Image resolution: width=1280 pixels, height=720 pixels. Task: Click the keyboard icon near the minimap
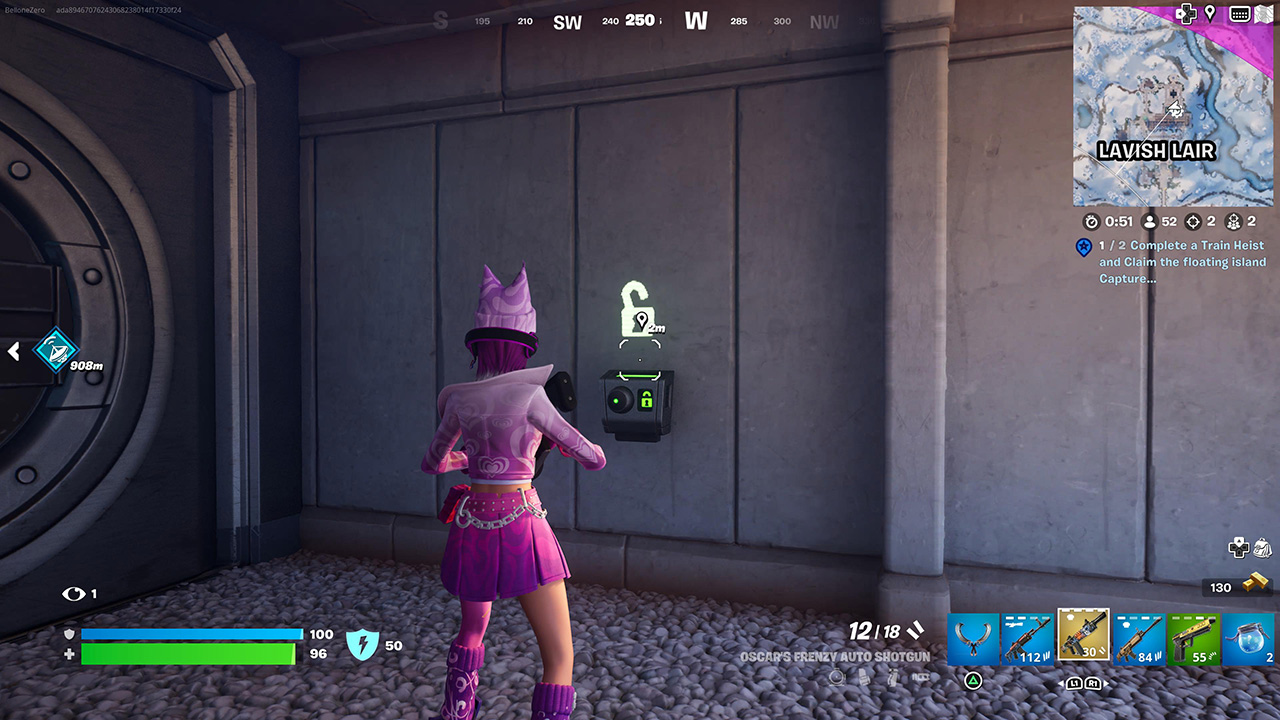pyautogui.click(x=1241, y=13)
